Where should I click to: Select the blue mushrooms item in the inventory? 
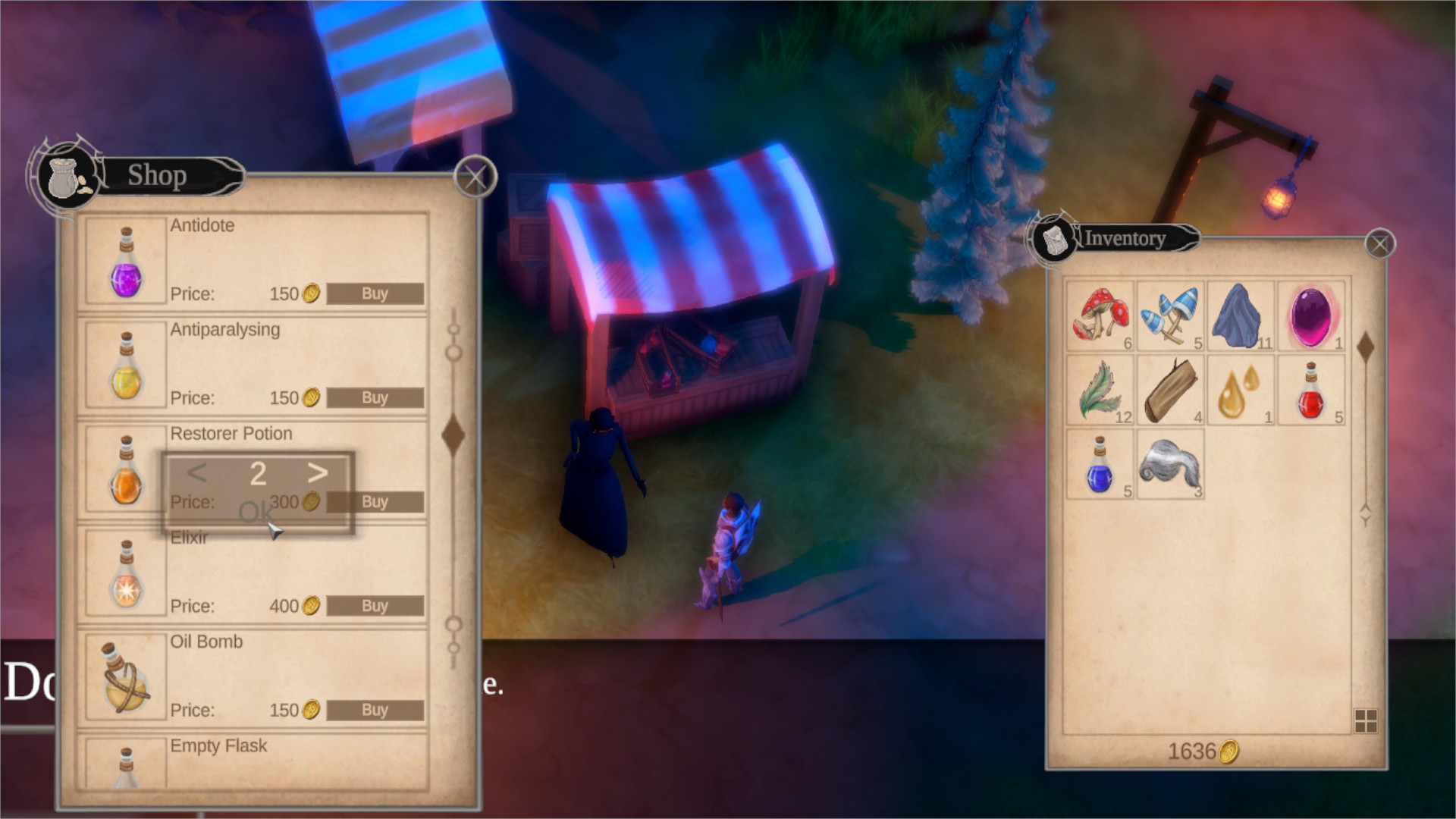pos(1171,315)
